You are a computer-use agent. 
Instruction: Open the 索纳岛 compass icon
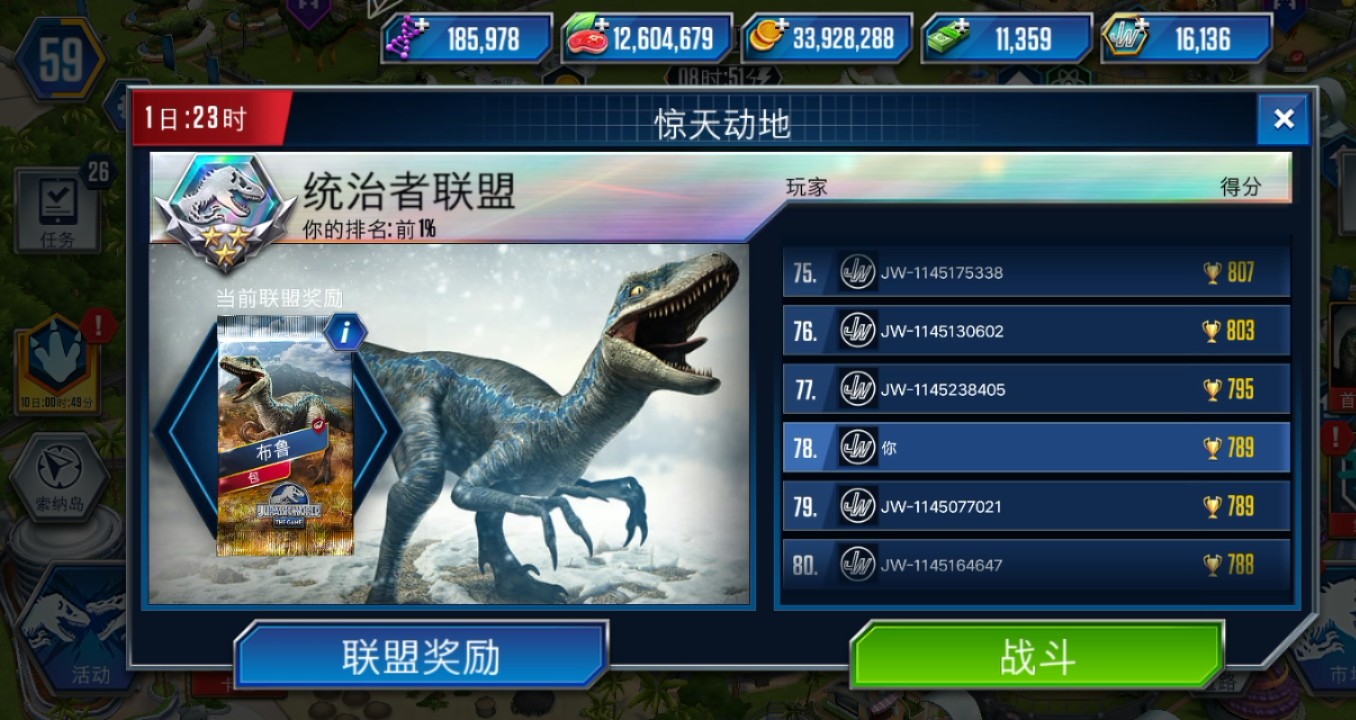(x=57, y=467)
